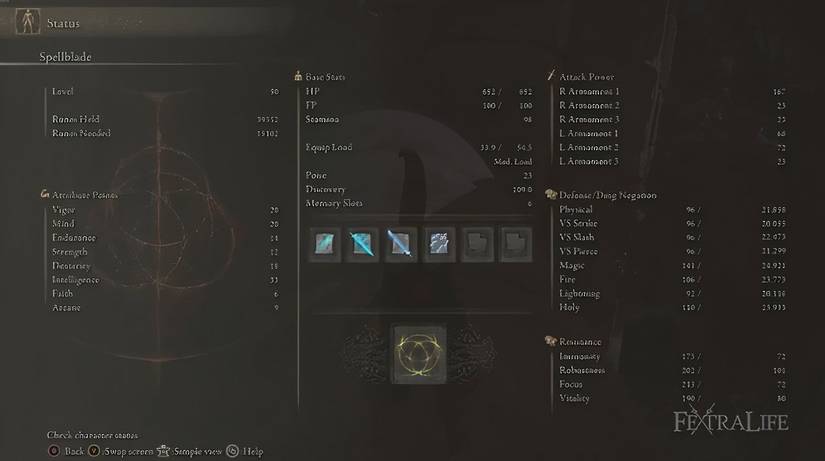Select the teal arc sorcery memory slot
825x461 pixels.
click(325, 242)
